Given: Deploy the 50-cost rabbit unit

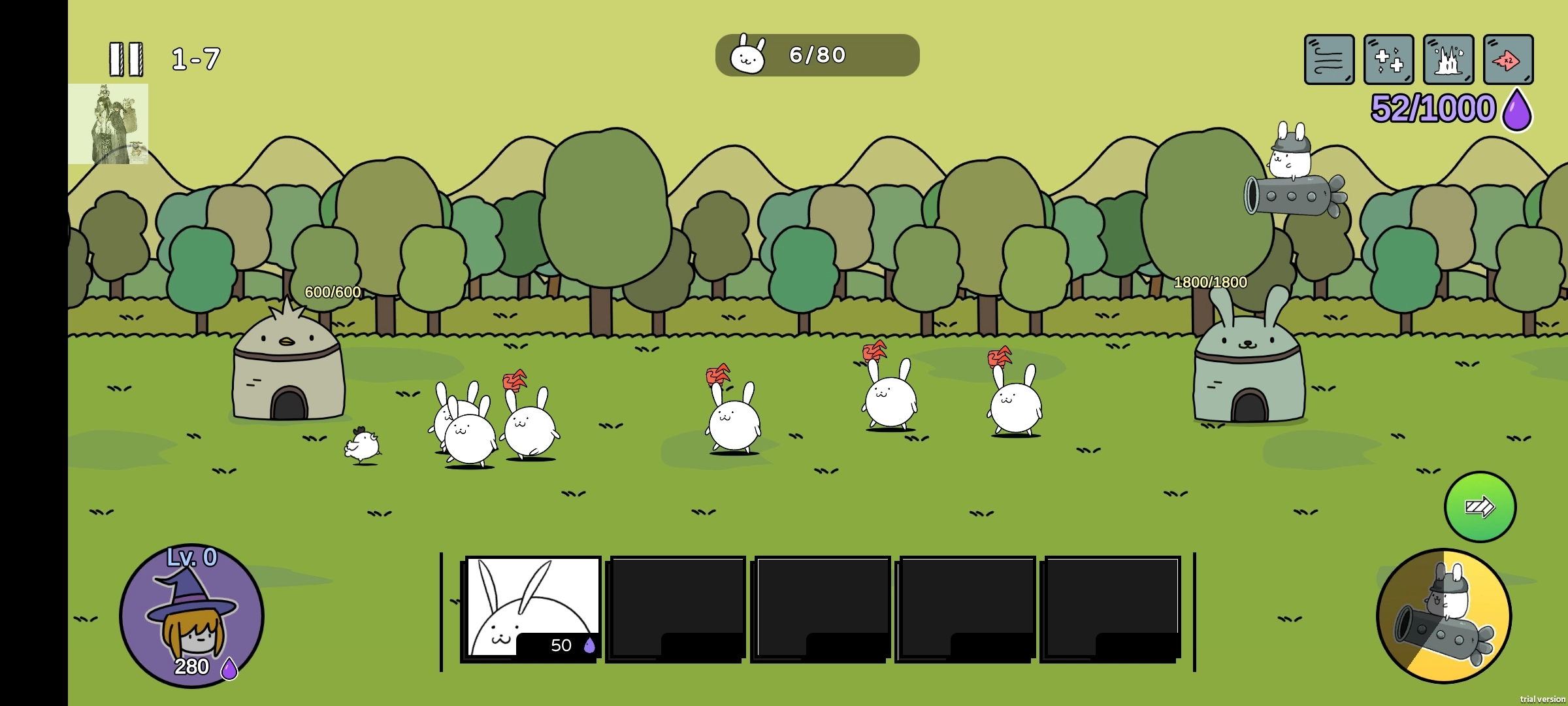Looking at the screenshot, I should click(531, 608).
